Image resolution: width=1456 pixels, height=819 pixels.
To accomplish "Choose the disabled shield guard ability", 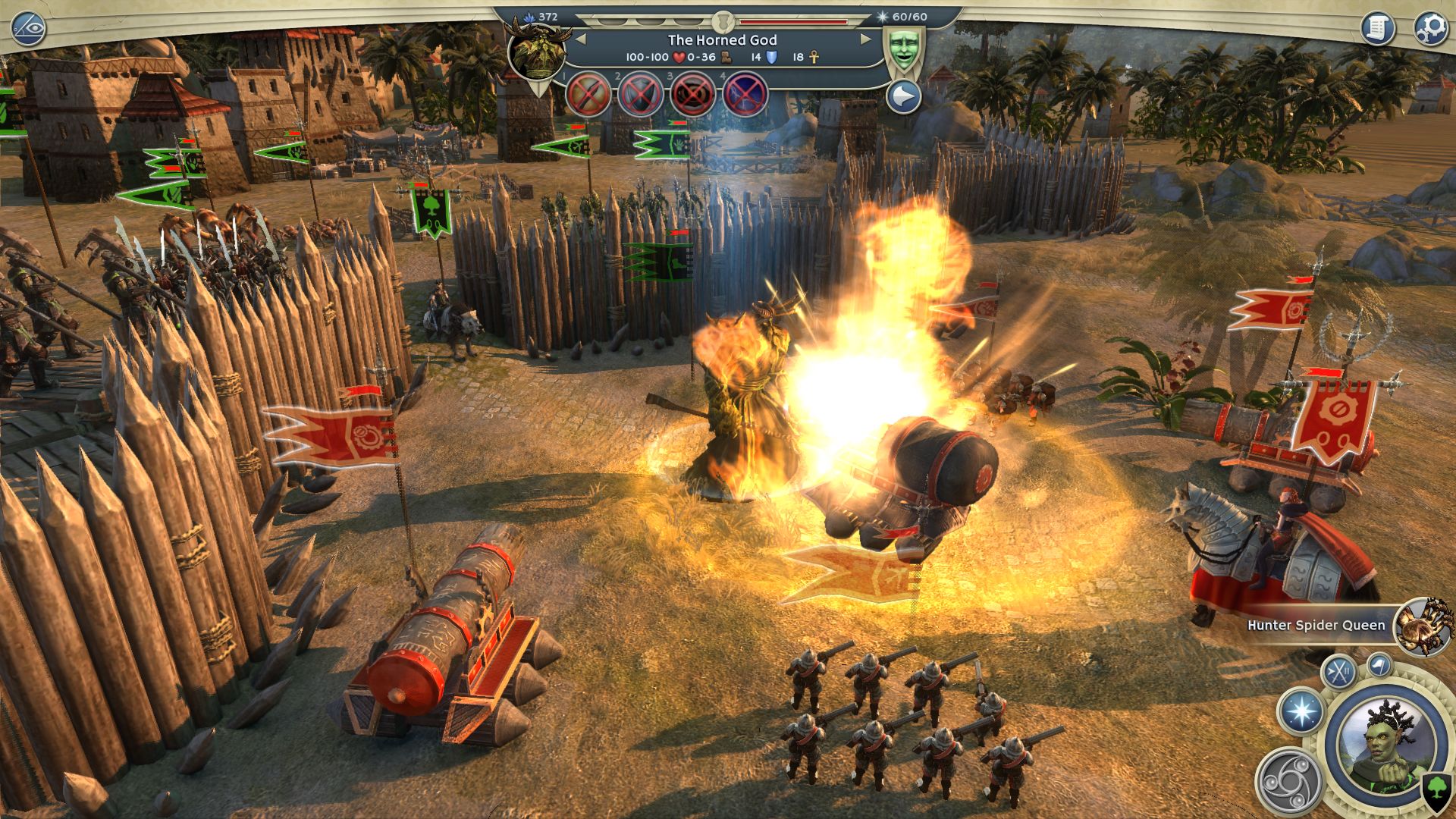I will pos(641,96).
